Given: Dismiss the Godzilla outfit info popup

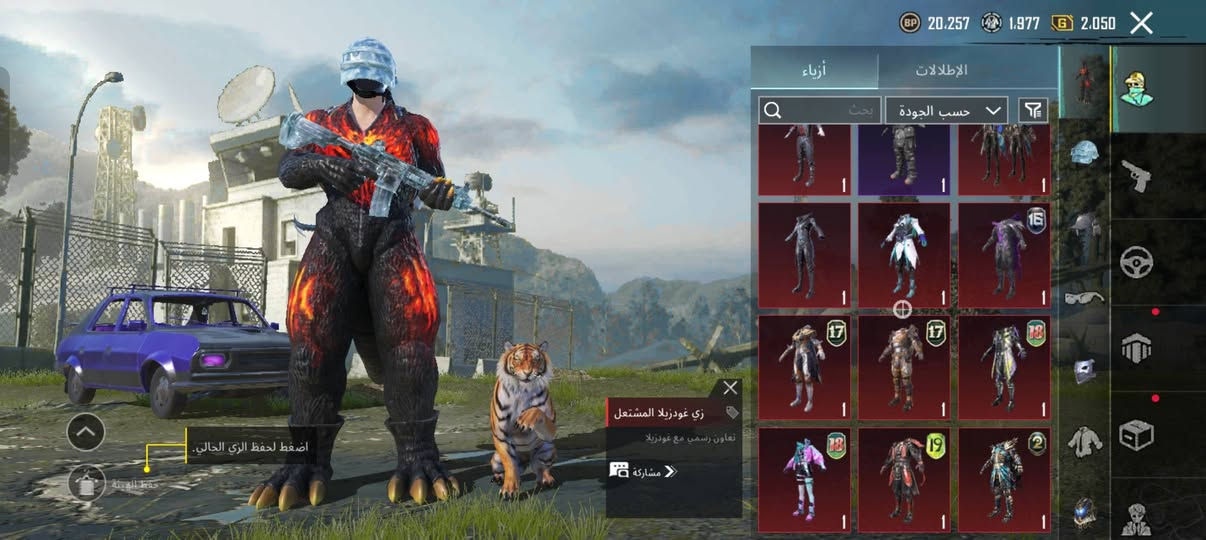Looking at the screenshot, I should (730, 388).
